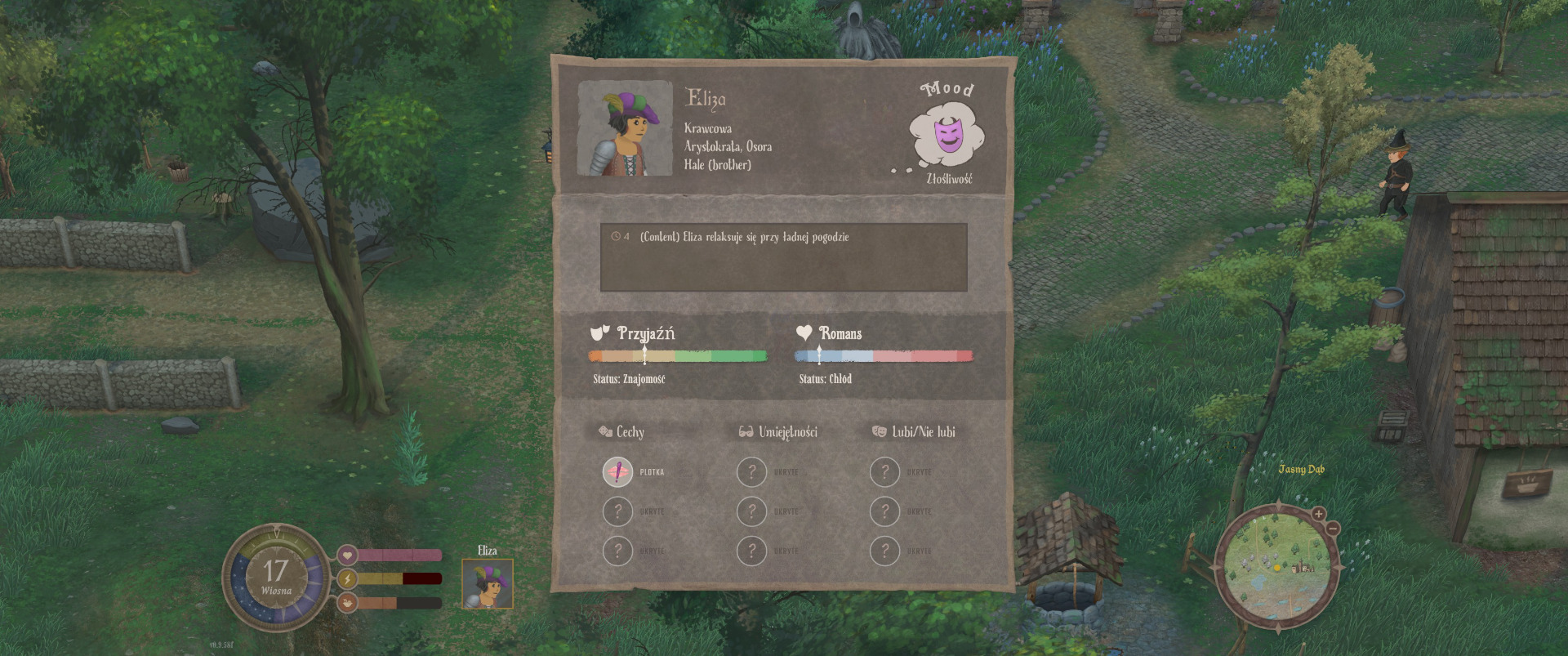Zoom out the minimap with the minus button
Screen dimensions: 1568x656
[x=1332, y=529]
